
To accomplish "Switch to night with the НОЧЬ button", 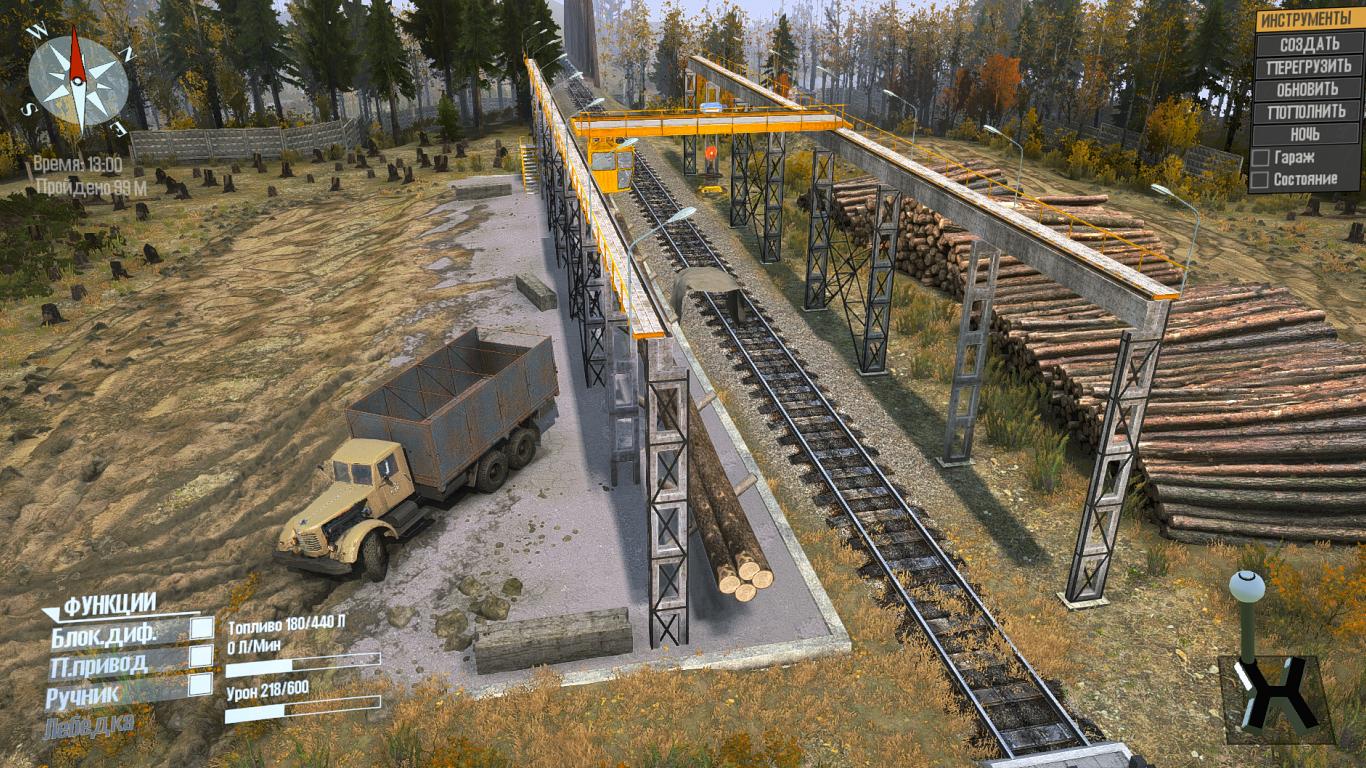I will coord(1309,134).
